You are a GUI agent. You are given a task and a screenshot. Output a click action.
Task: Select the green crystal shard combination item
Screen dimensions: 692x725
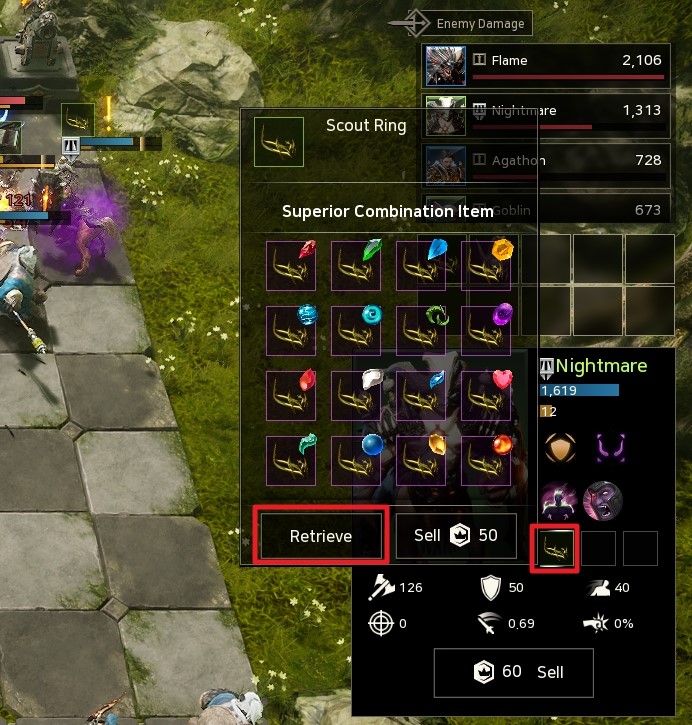pyautogui.click(x=356, y=266)
